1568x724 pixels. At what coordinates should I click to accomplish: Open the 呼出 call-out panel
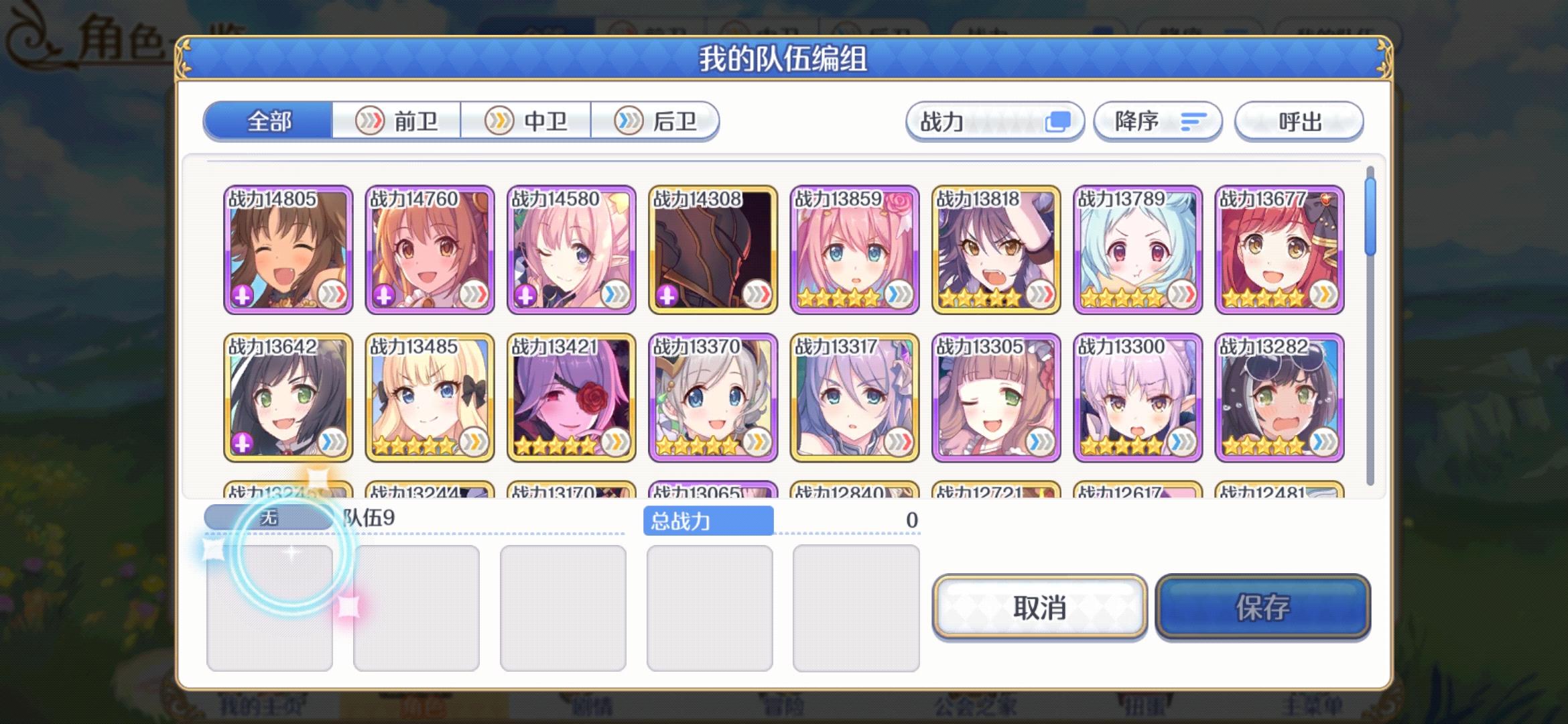tap(1298, 121)
